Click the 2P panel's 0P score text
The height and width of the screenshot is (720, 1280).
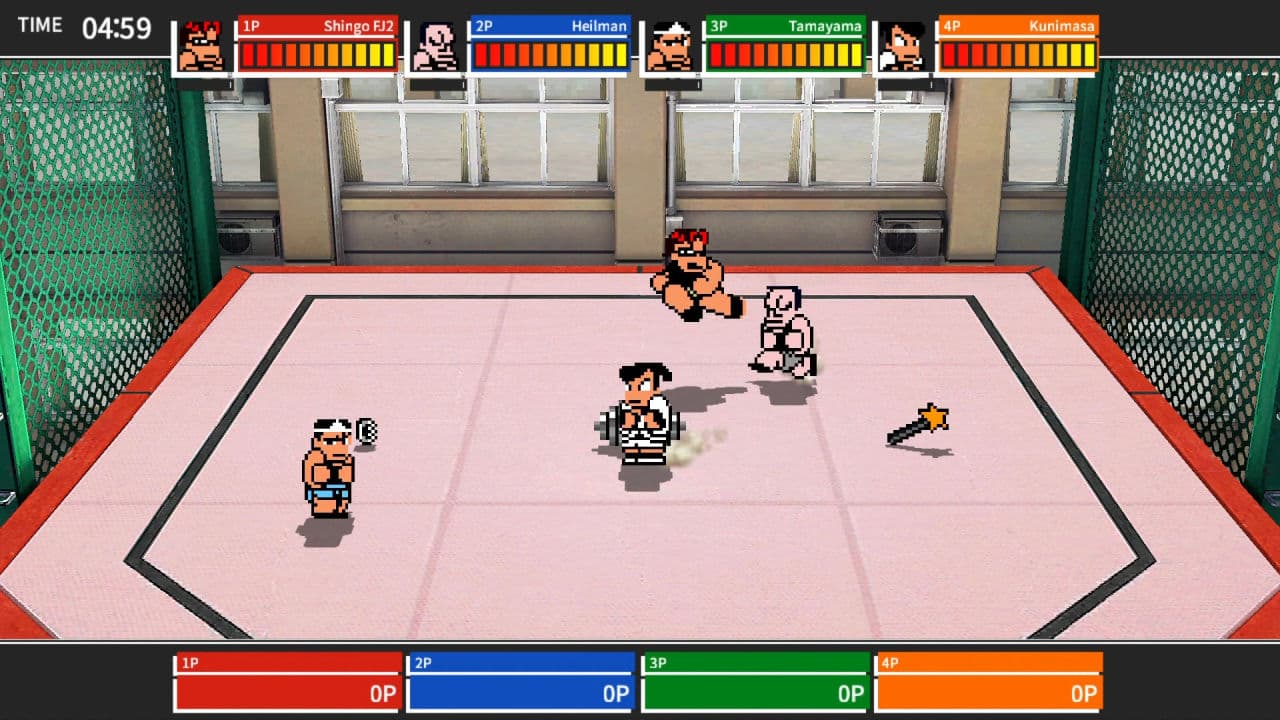(x=614, y=693)
